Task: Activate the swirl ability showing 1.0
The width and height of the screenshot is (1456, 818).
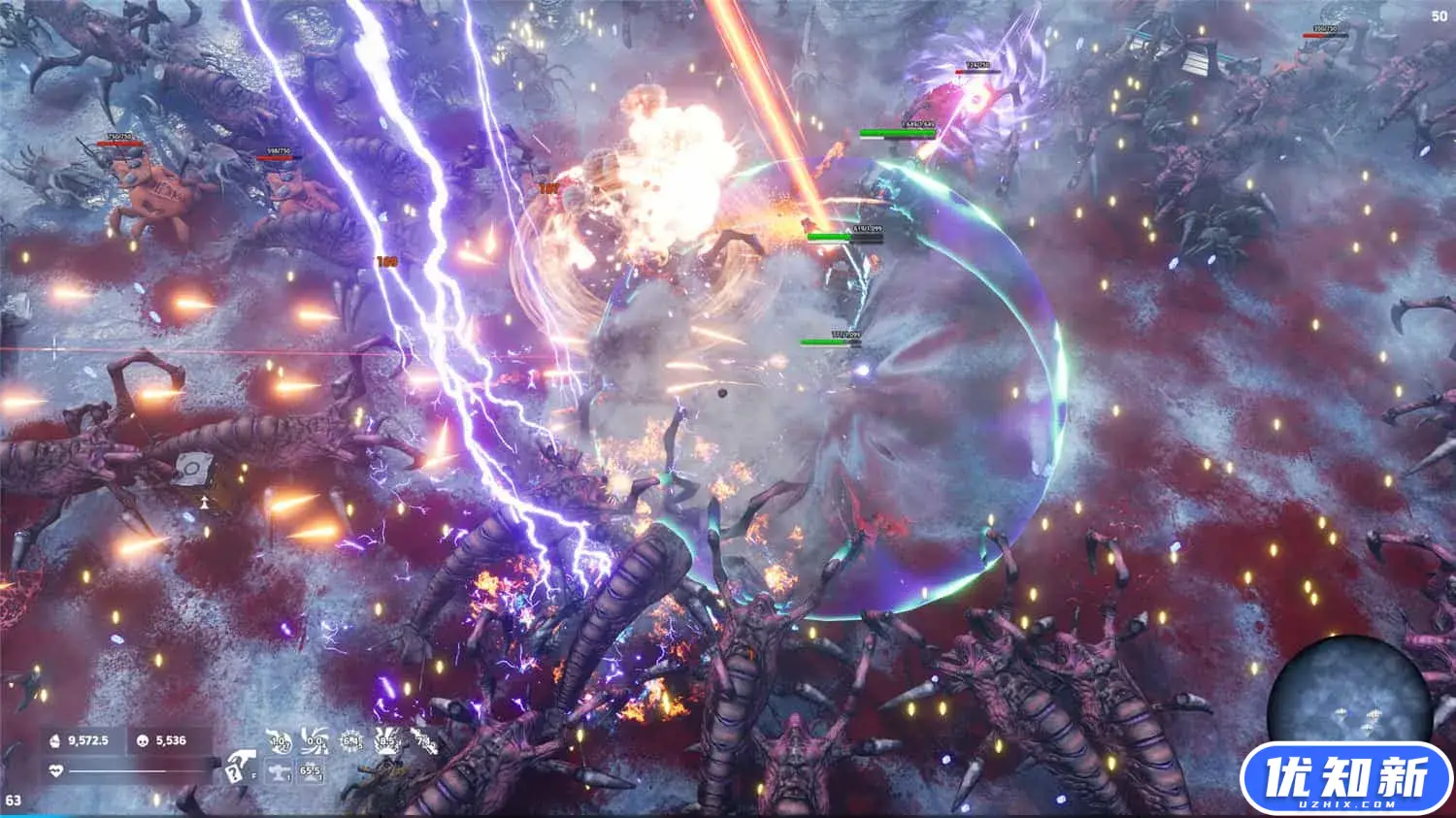Action: pyautogui.click(x=280, y=741)
